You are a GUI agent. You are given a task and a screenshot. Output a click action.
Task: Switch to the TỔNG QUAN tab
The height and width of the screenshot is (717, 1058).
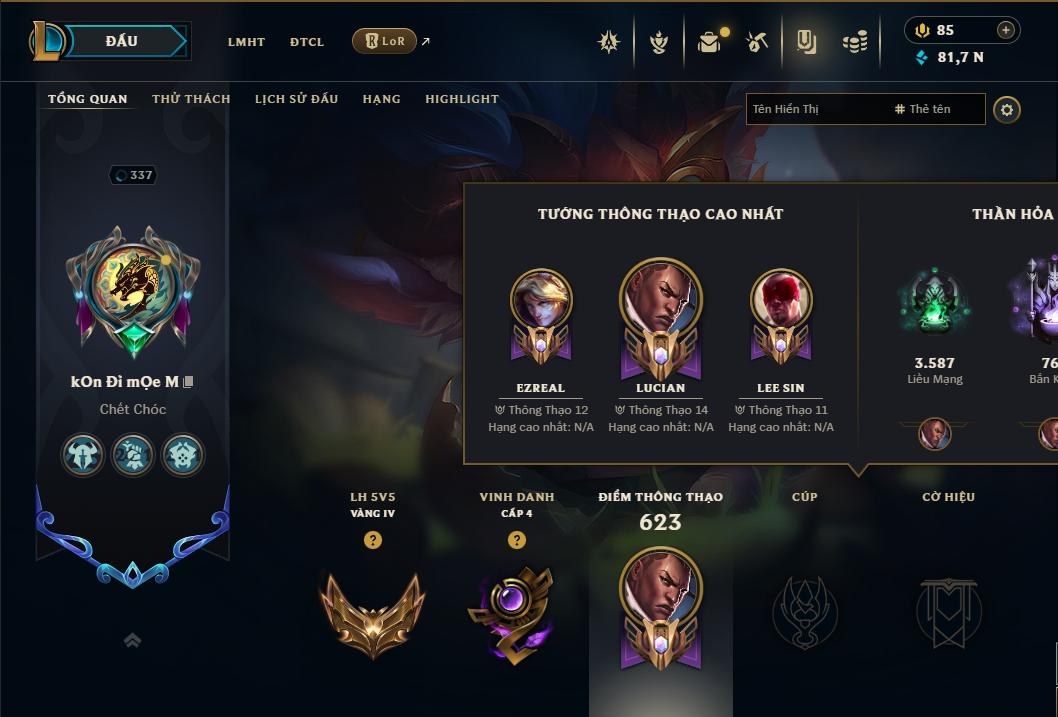click(x=88, y=99)
